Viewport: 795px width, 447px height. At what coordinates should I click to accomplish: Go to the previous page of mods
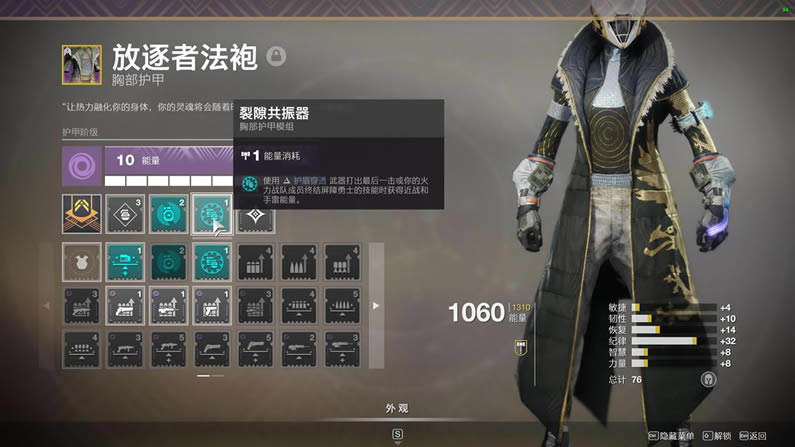(46, 305)
